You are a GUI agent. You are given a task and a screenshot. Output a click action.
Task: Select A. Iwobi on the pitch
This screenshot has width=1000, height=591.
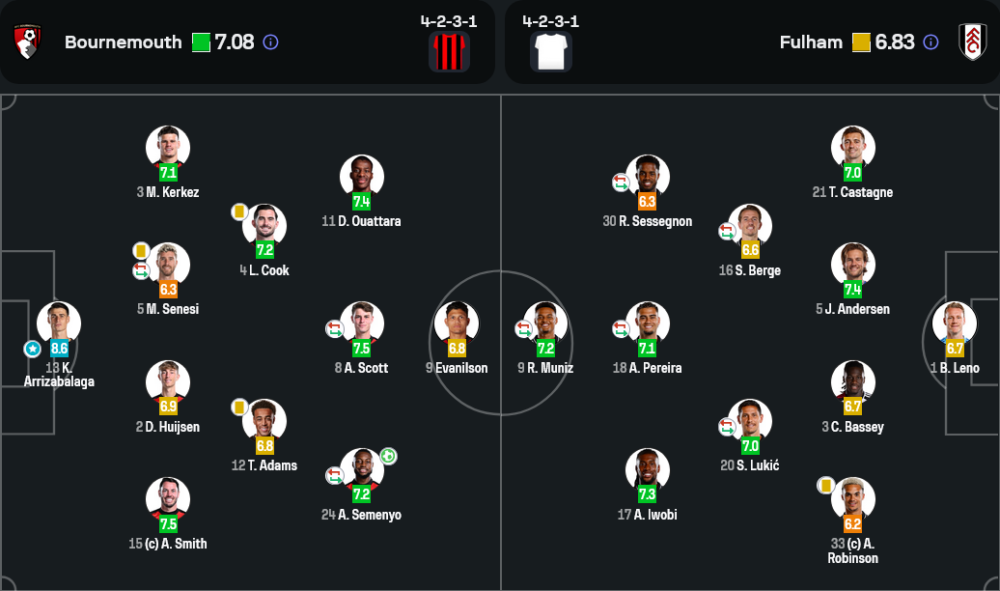pos(647,469)
